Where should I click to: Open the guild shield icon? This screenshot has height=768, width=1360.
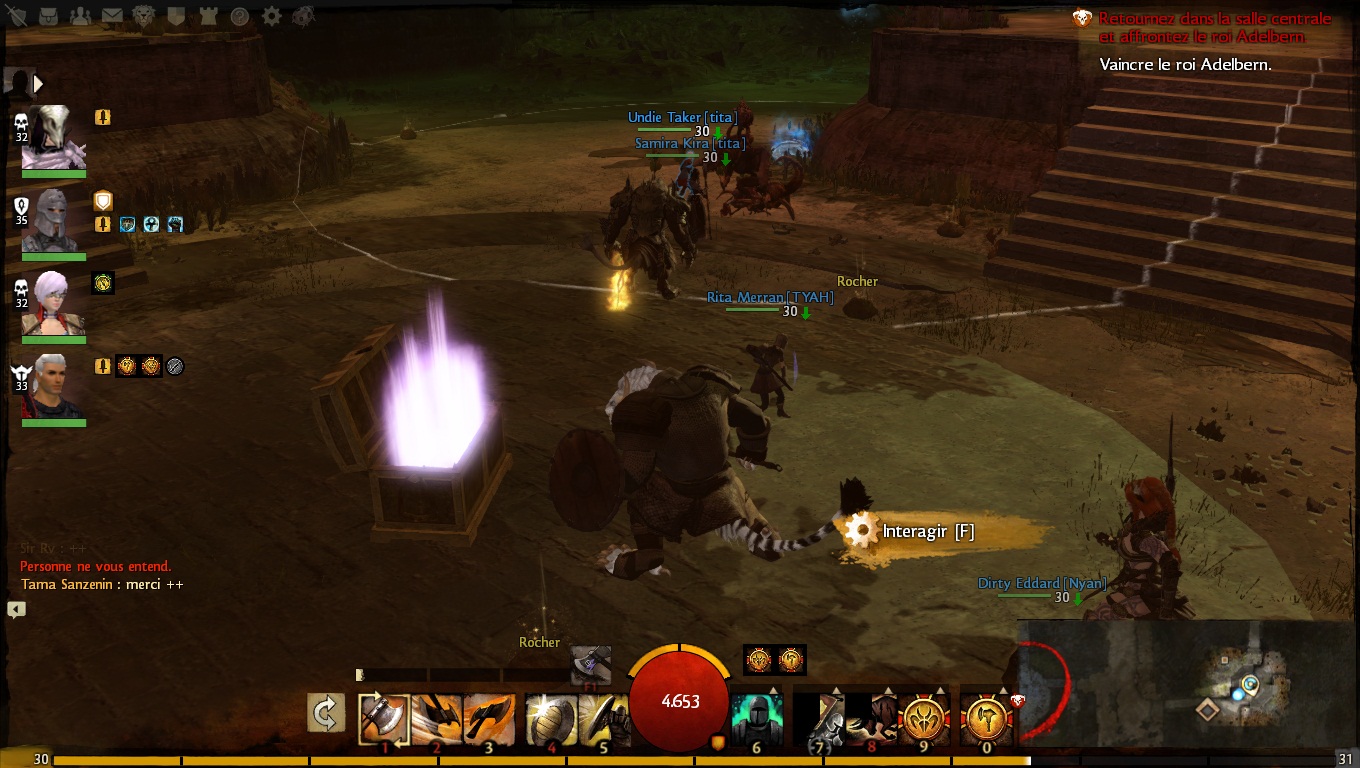pyautogui.click(x=176, y=16)
